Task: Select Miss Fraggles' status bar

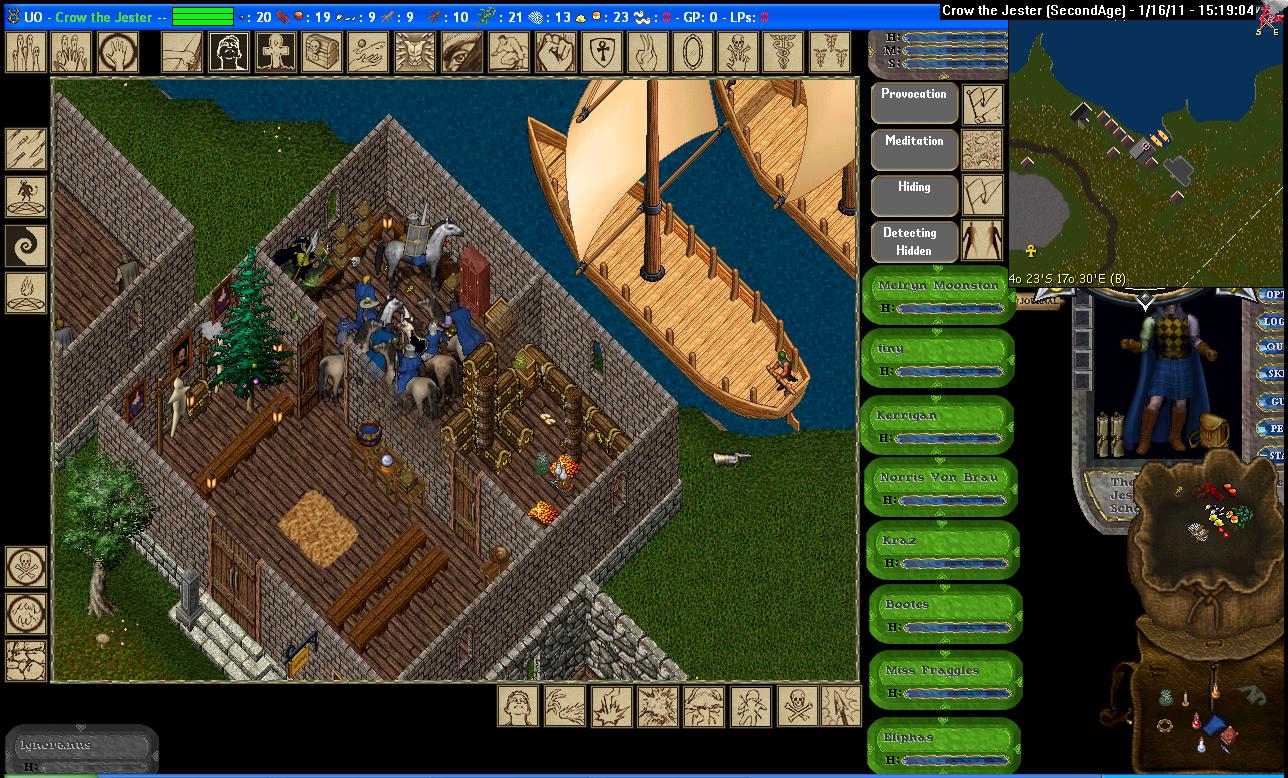Action: [942, 680]
